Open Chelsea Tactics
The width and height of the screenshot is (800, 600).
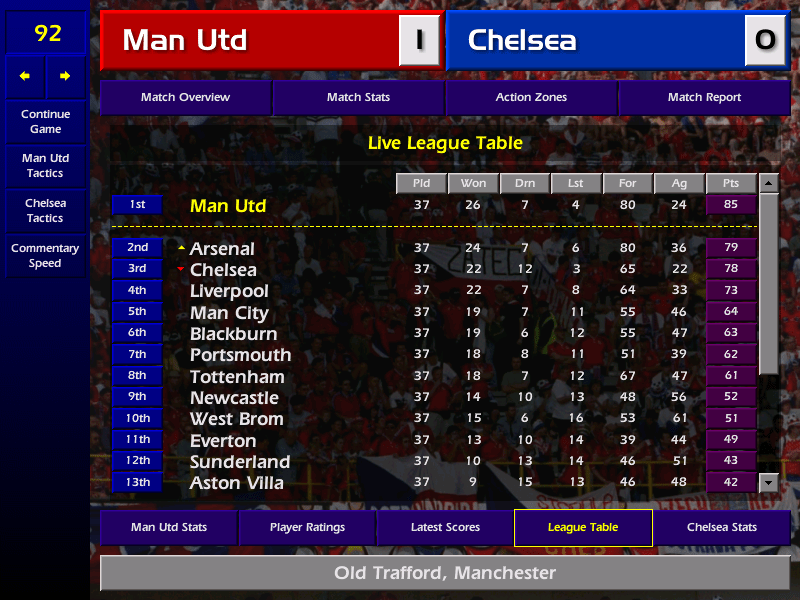[45, 211]
